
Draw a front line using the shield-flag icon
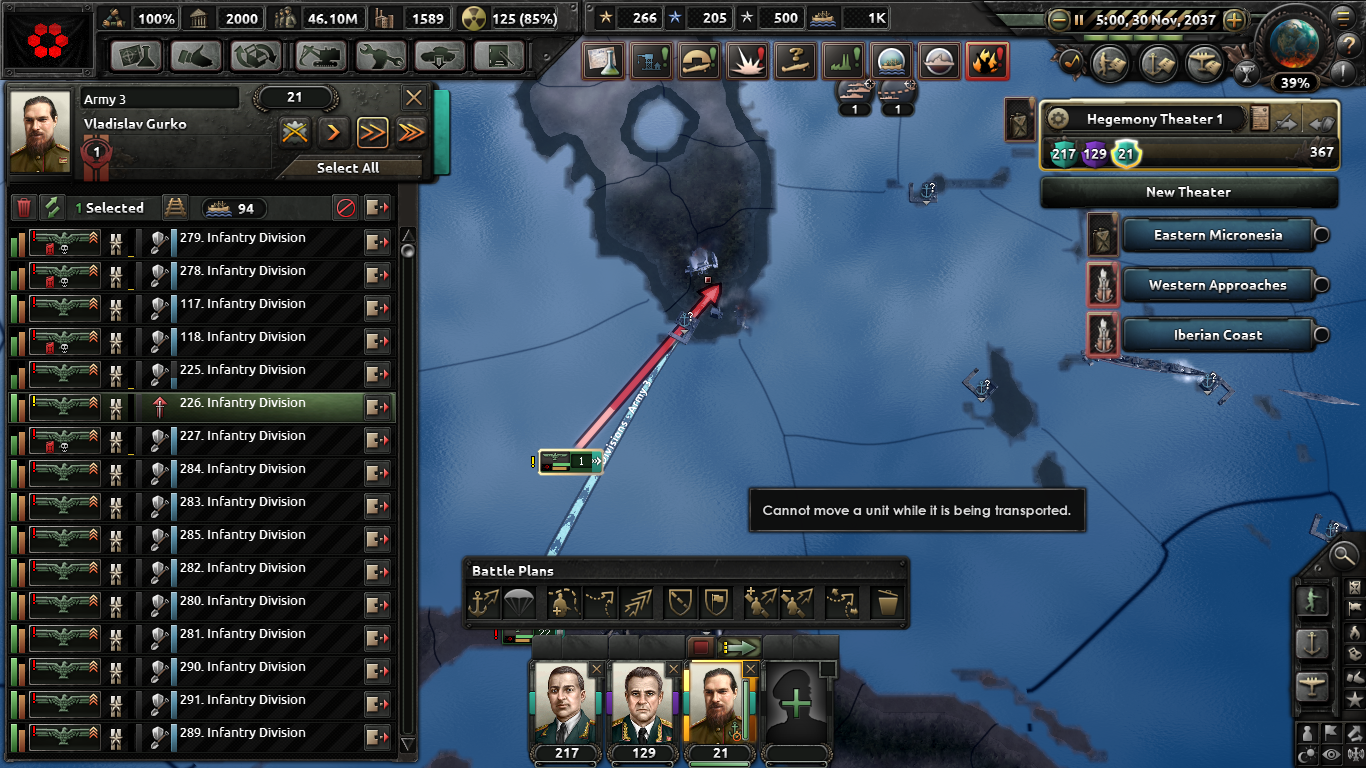coord(717,603)
